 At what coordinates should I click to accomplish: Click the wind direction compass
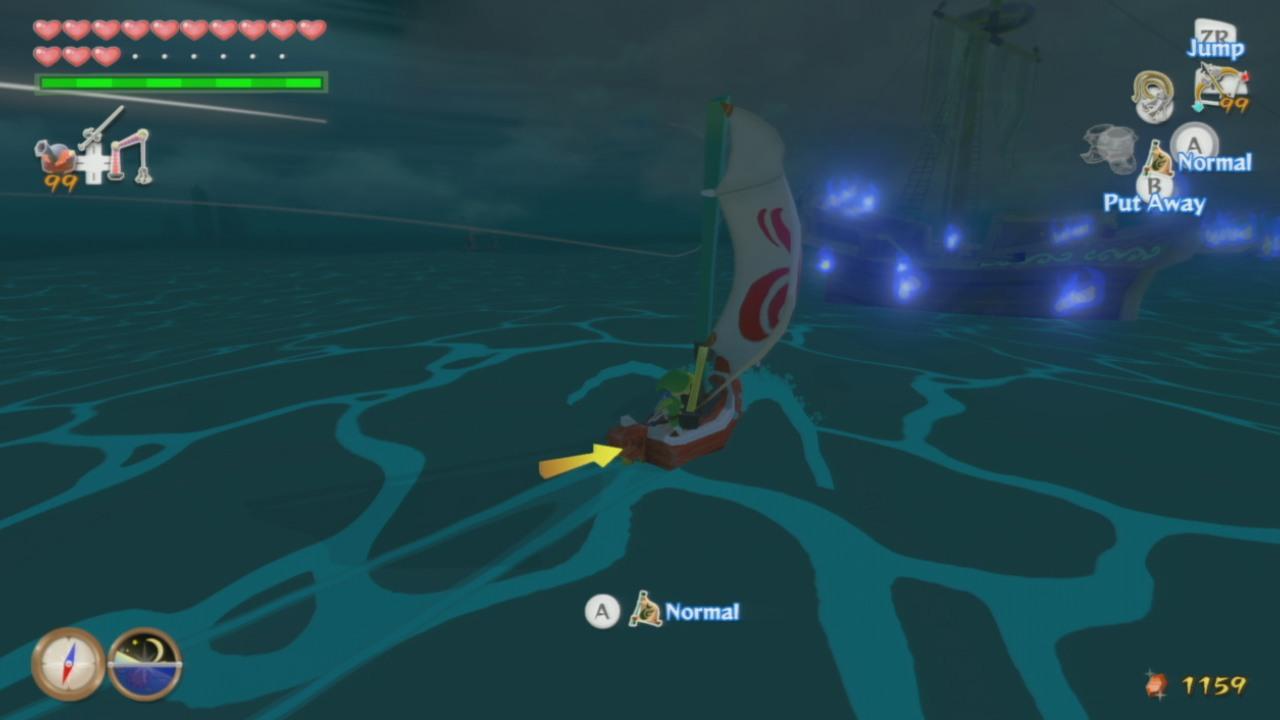[68, 664]
